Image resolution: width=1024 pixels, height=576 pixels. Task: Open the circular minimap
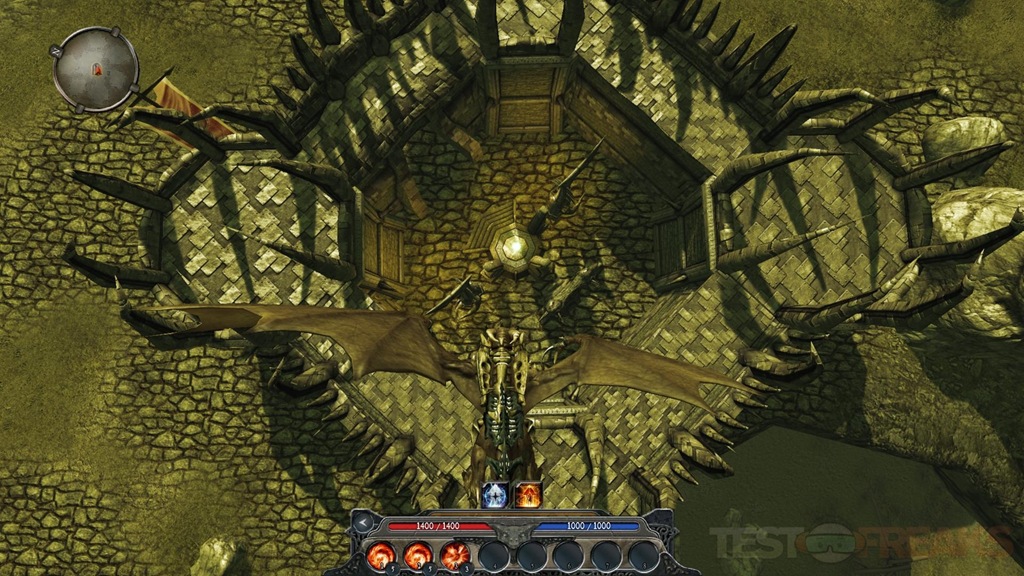coord(95,68)
